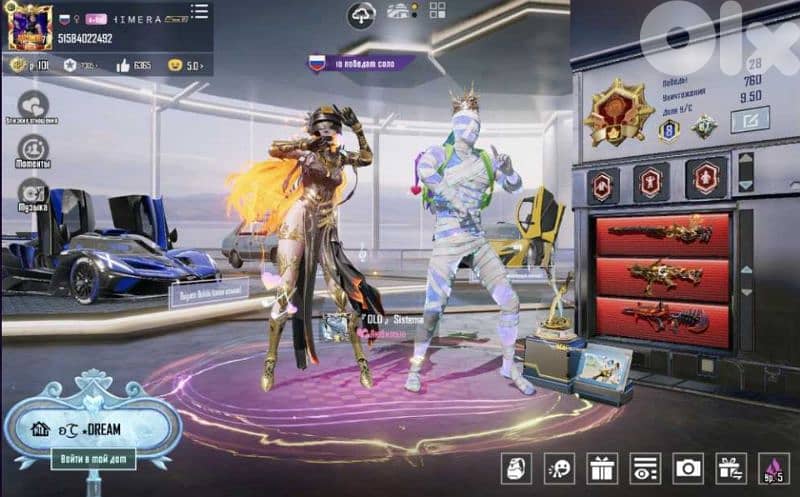The image size is (800, 497).
Task: Open the Music icon
Action: pos(33,193)
